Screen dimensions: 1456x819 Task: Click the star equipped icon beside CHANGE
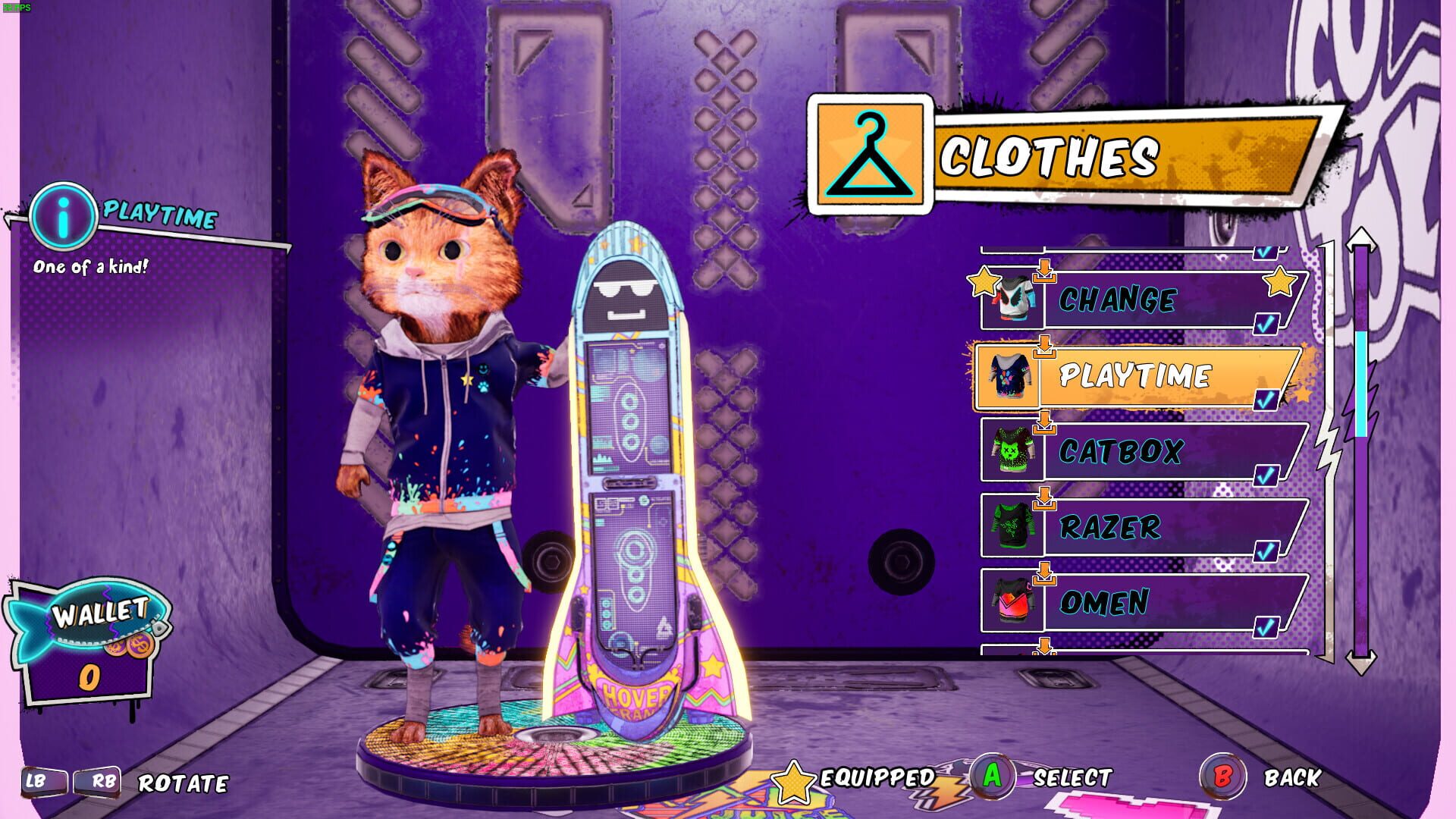pos(984,283)
